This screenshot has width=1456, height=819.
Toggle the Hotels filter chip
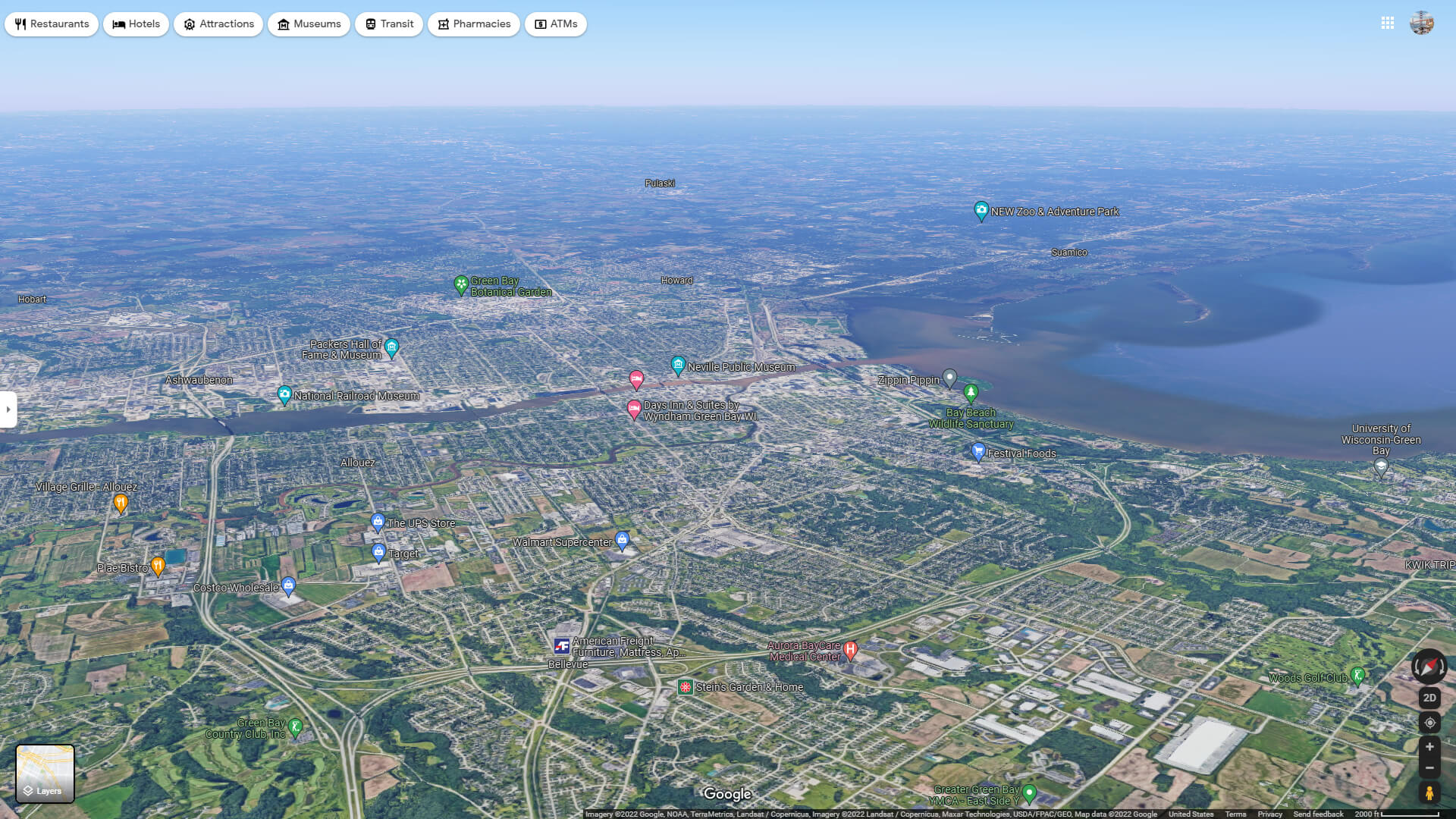pyautogui.click(x=136, y=24)
